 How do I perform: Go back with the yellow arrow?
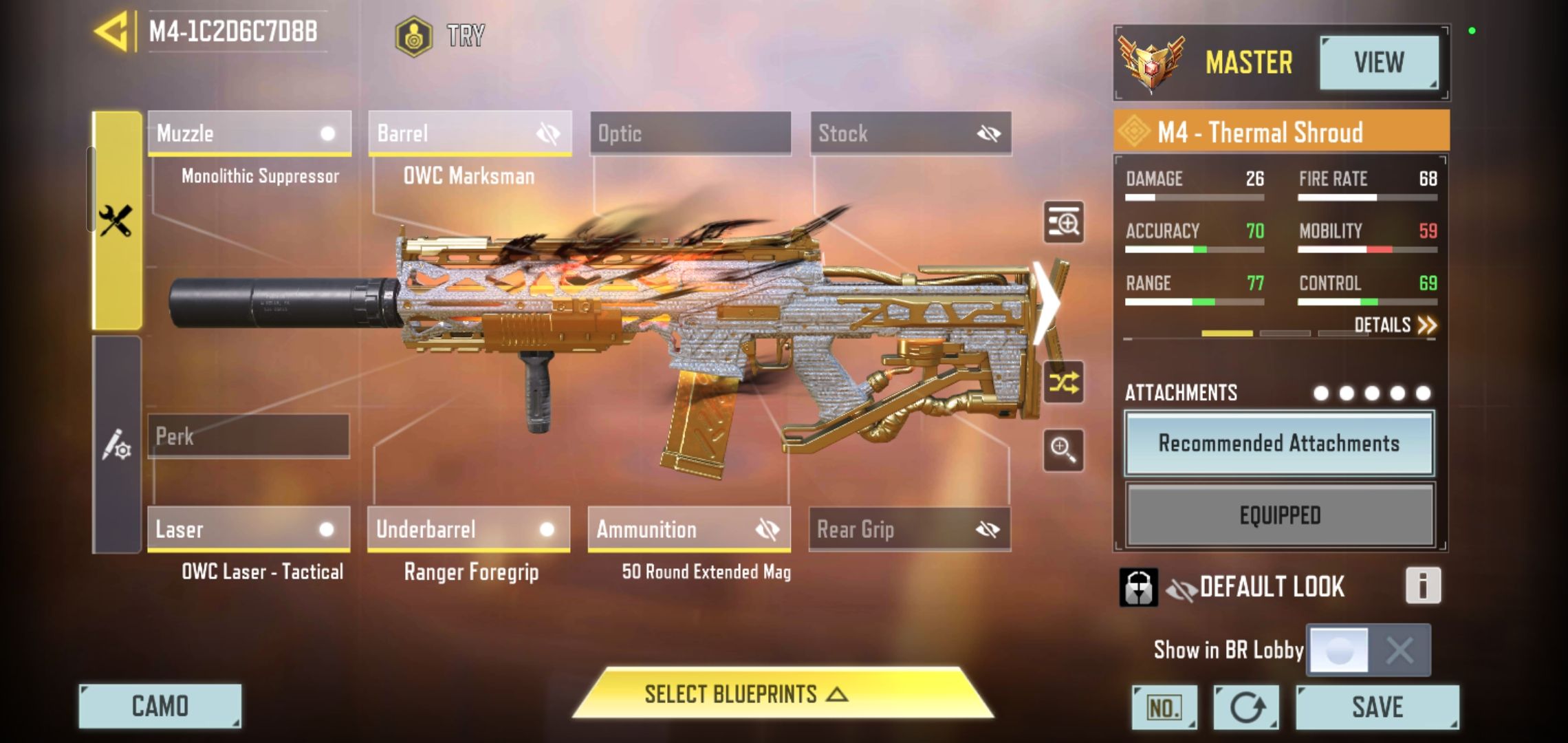click(x=112, y=32)
